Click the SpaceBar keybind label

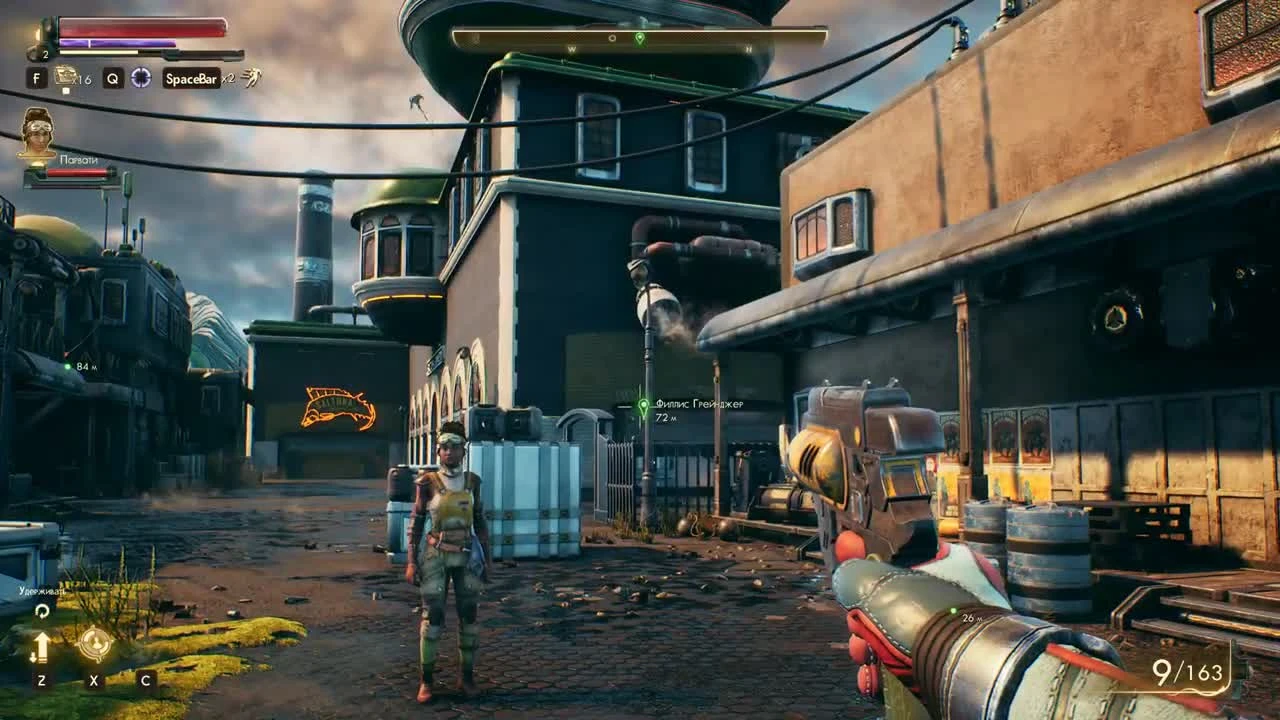click(192, 77)
